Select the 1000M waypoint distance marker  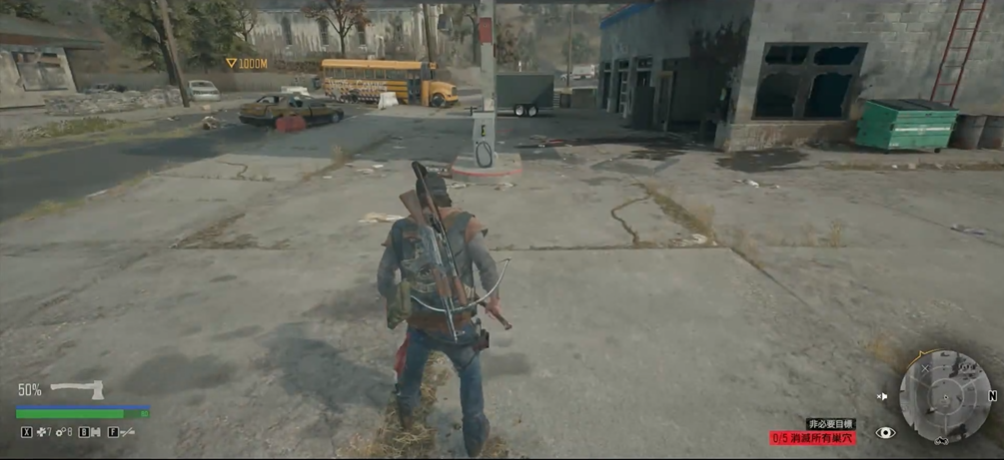(x=246, y=63)
